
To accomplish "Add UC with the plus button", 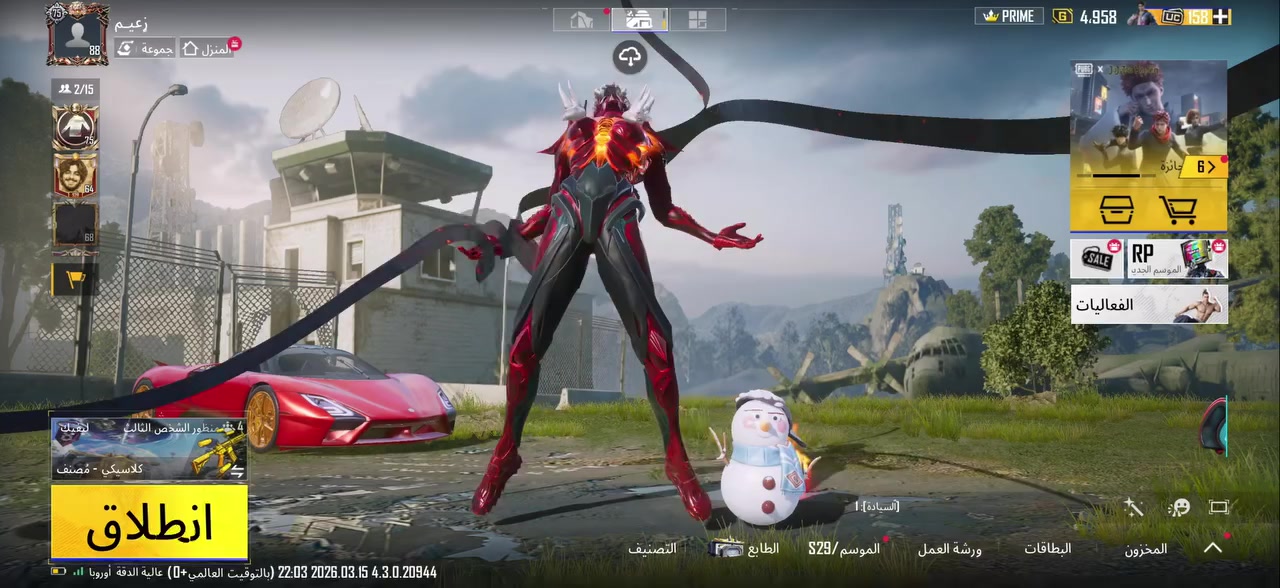I will (1222, 16).
